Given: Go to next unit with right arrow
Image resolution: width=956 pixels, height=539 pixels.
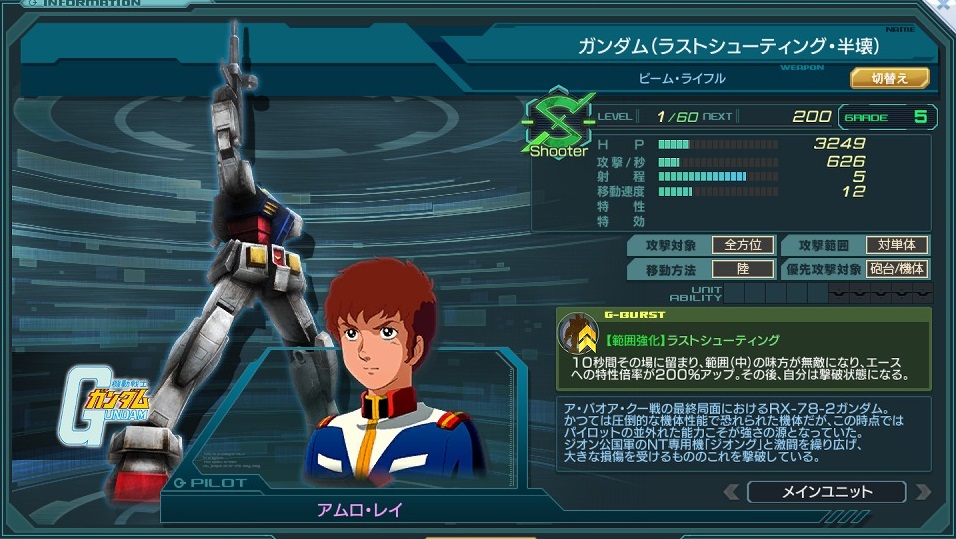Looking at the screenshot, I should click(922, 492).
